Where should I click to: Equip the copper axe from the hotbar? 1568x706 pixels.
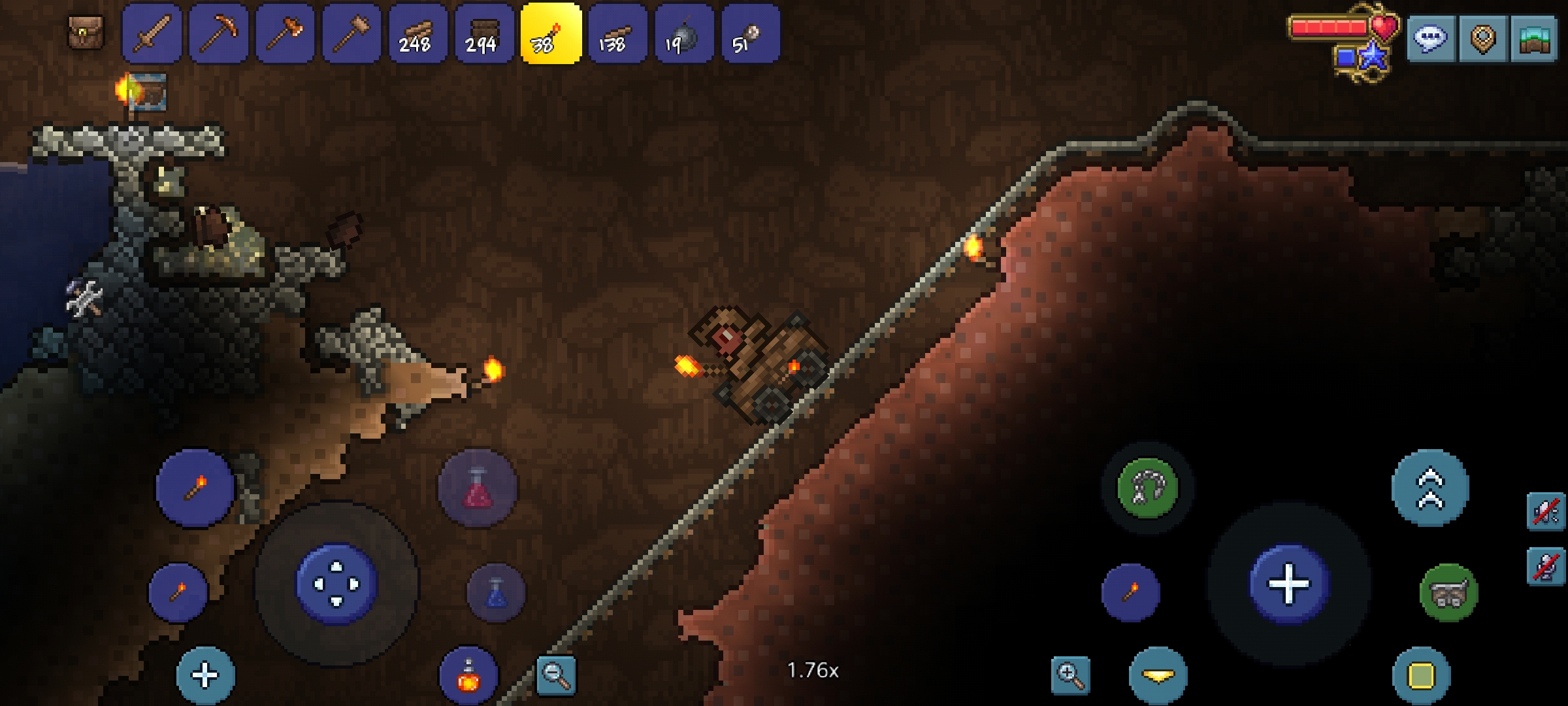click(x=286, y=34)
